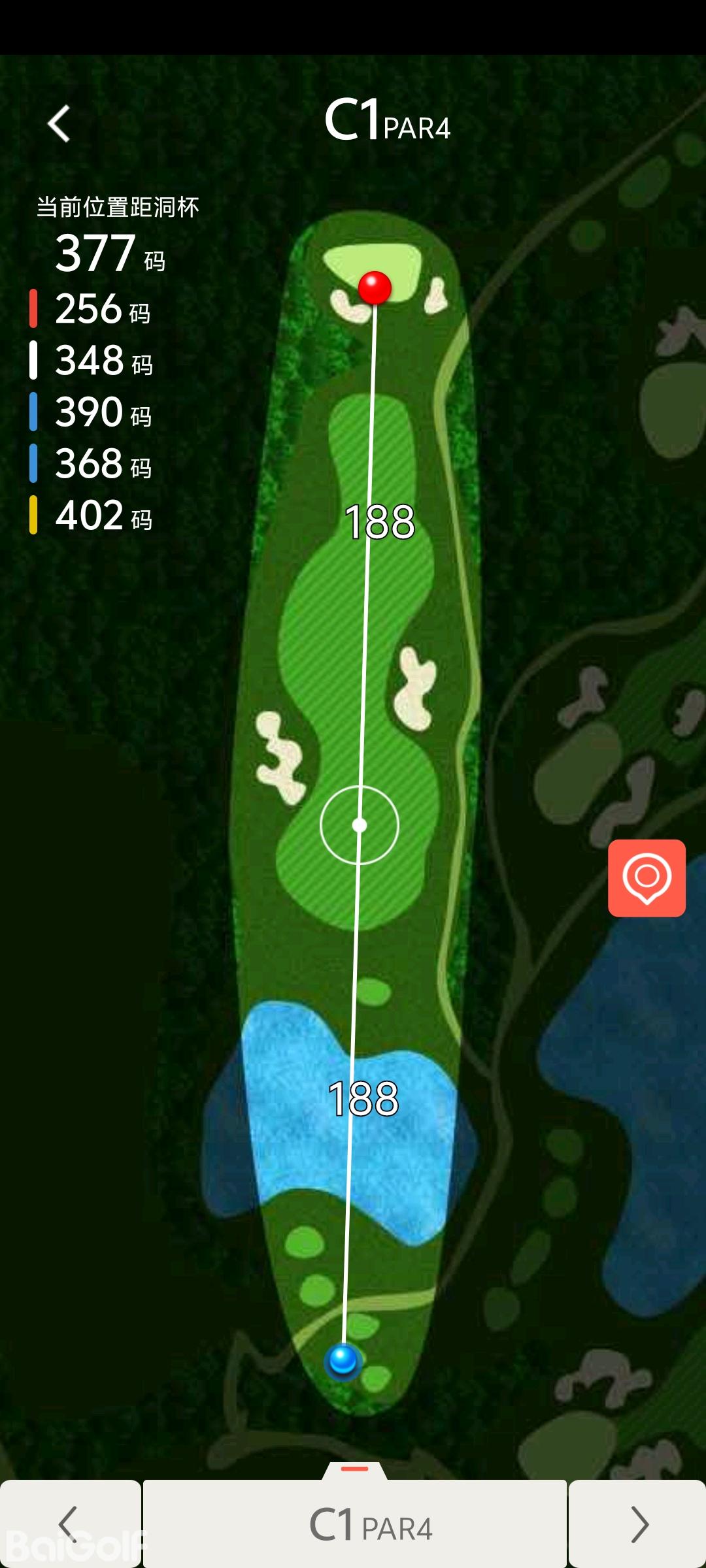Expand the red-handle pull-up tab
The image size is (706, 1568).
point(355,1470)
